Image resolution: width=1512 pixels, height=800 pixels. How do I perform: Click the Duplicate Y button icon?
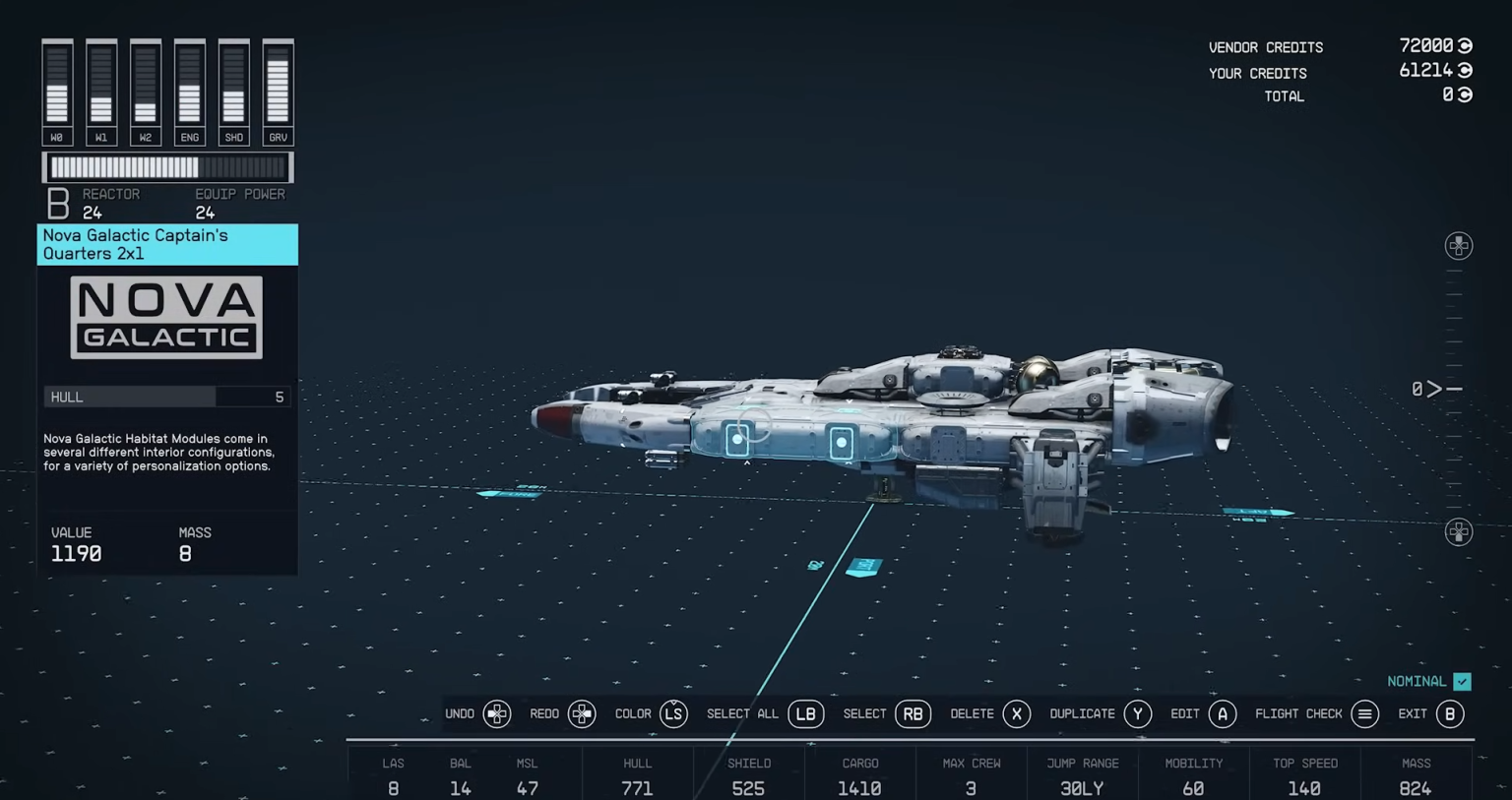click(1138, 713)
